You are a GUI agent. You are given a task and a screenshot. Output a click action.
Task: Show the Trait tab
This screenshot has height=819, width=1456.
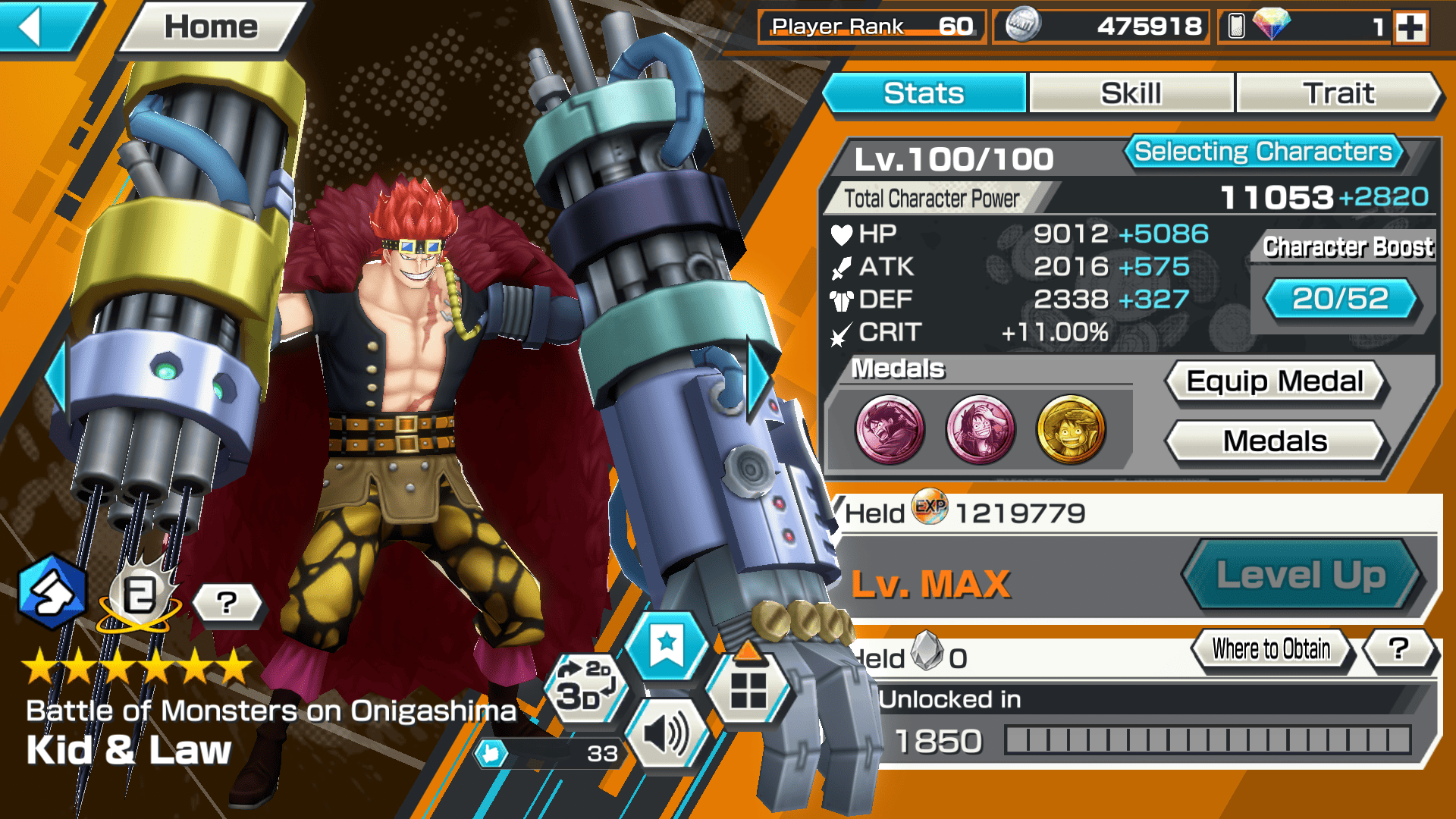1338,93
